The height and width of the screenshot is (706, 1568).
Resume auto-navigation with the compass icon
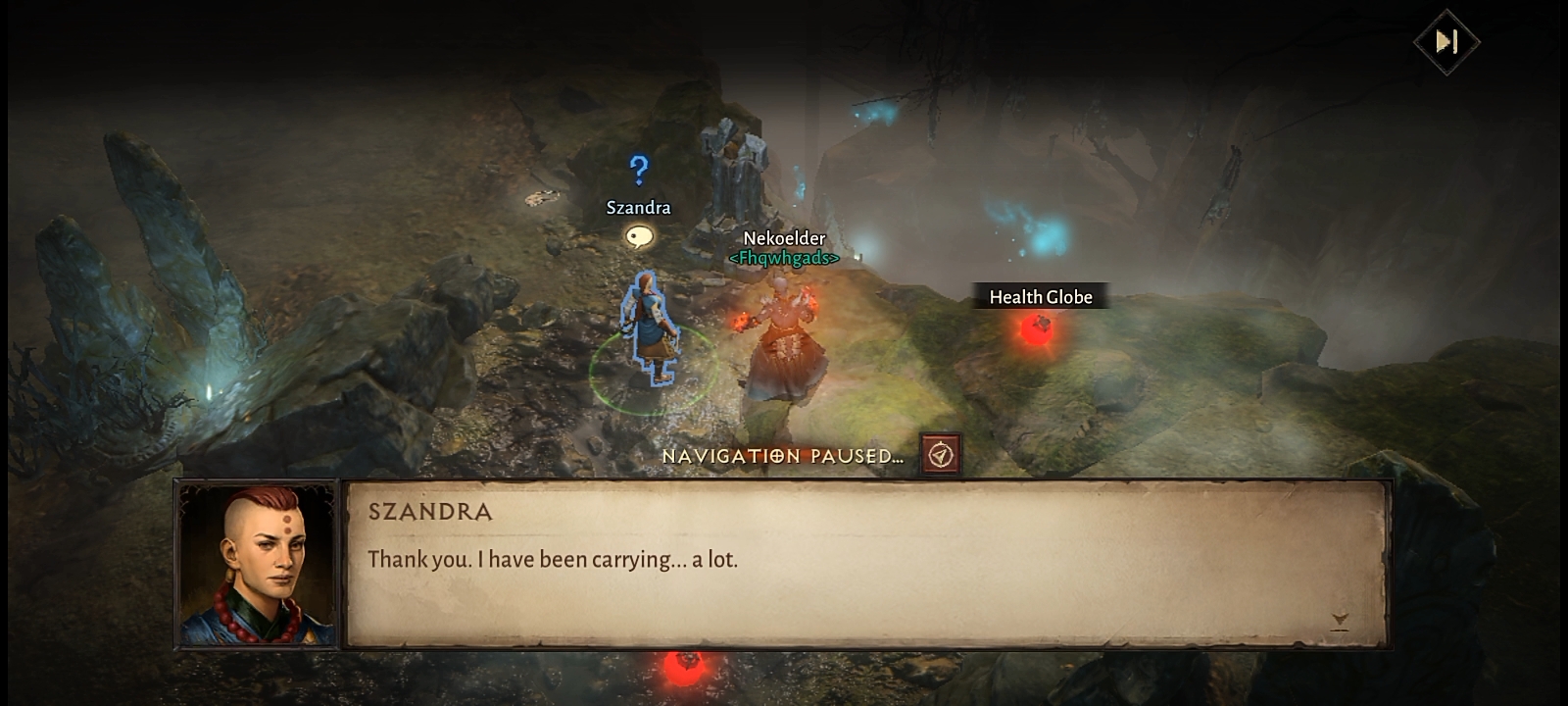tap(941, 455)
